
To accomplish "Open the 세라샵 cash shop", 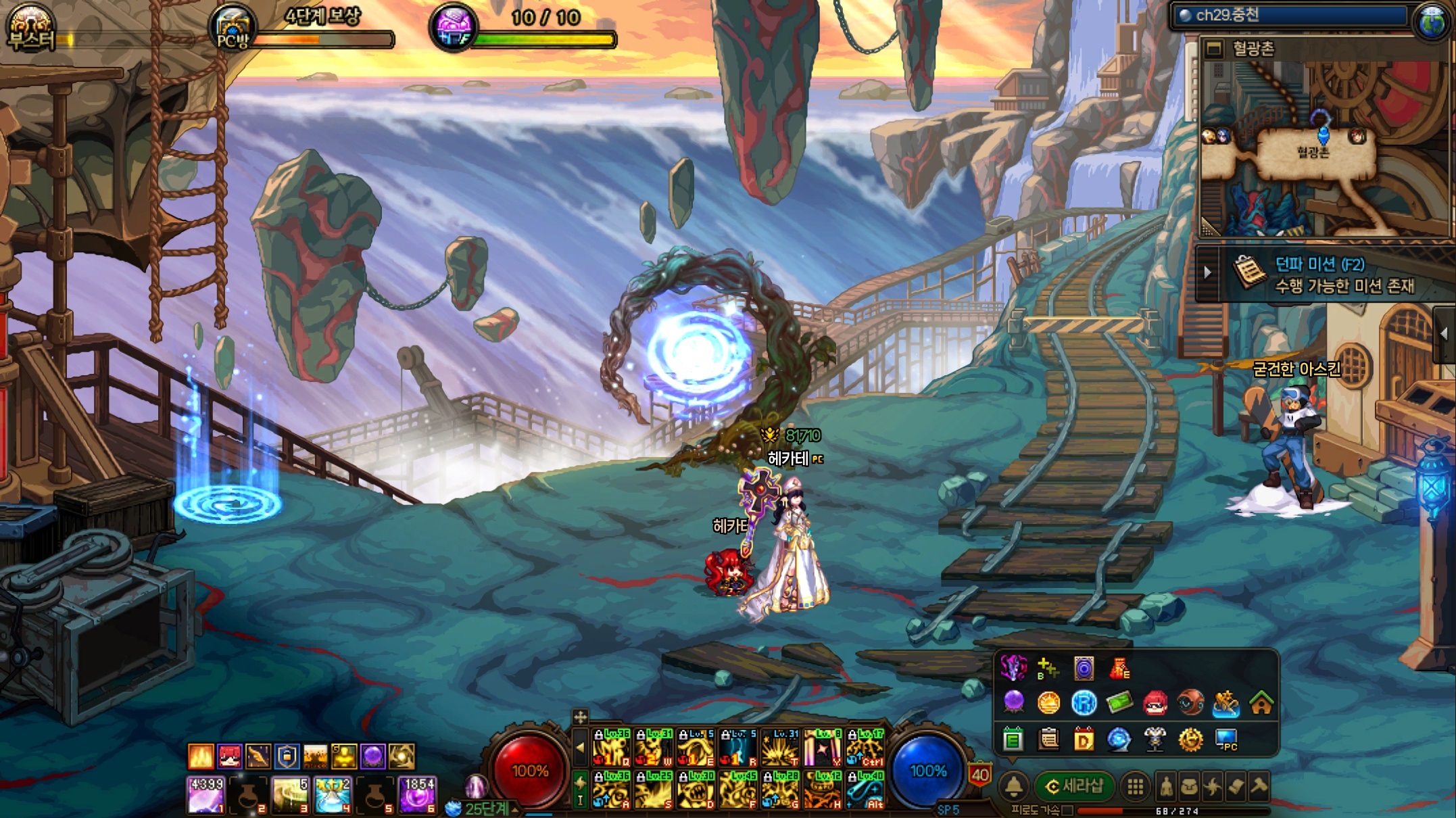I will click(x=1075, y=786).
